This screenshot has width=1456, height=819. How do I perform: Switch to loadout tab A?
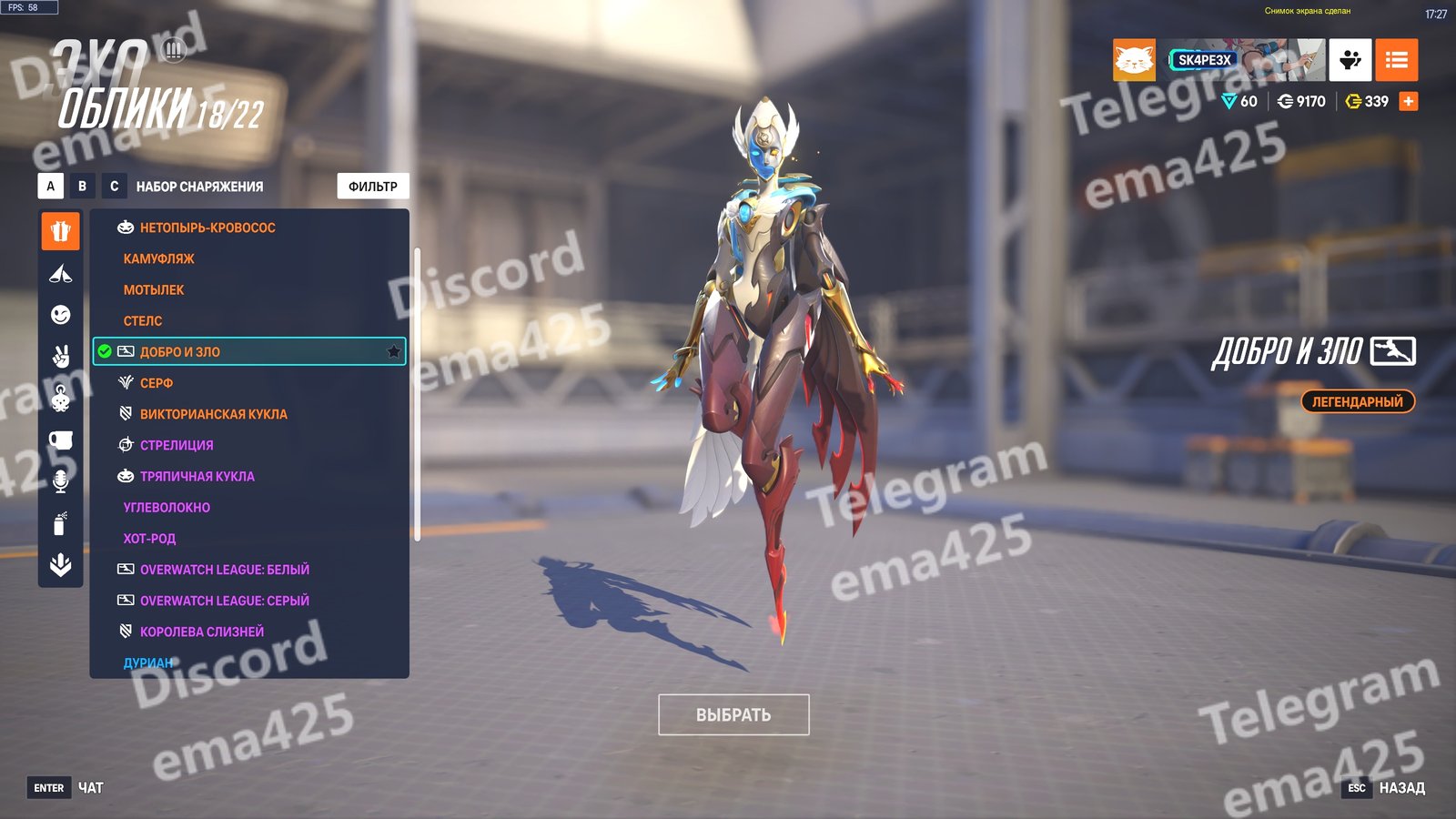point(51,187)
